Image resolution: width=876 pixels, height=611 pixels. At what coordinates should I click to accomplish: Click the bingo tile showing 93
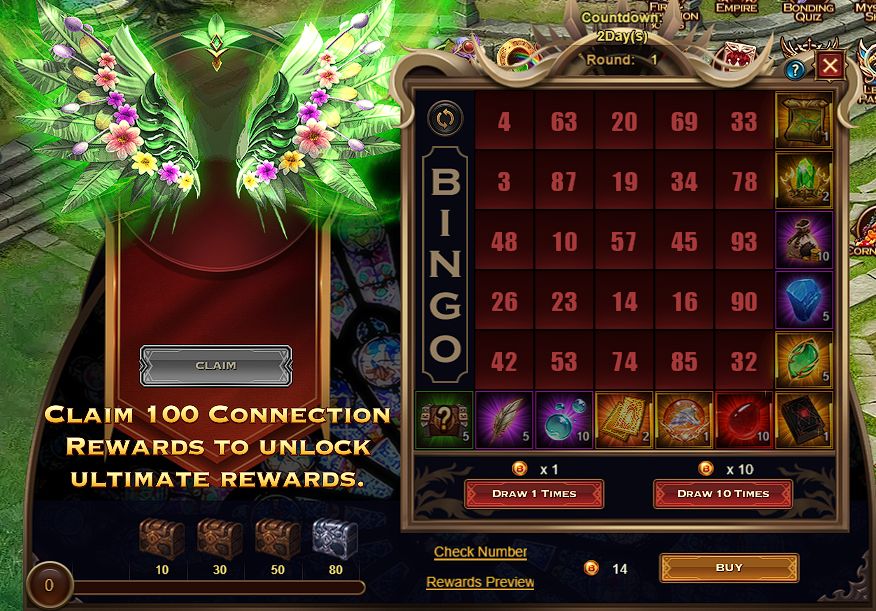(744, 242)
